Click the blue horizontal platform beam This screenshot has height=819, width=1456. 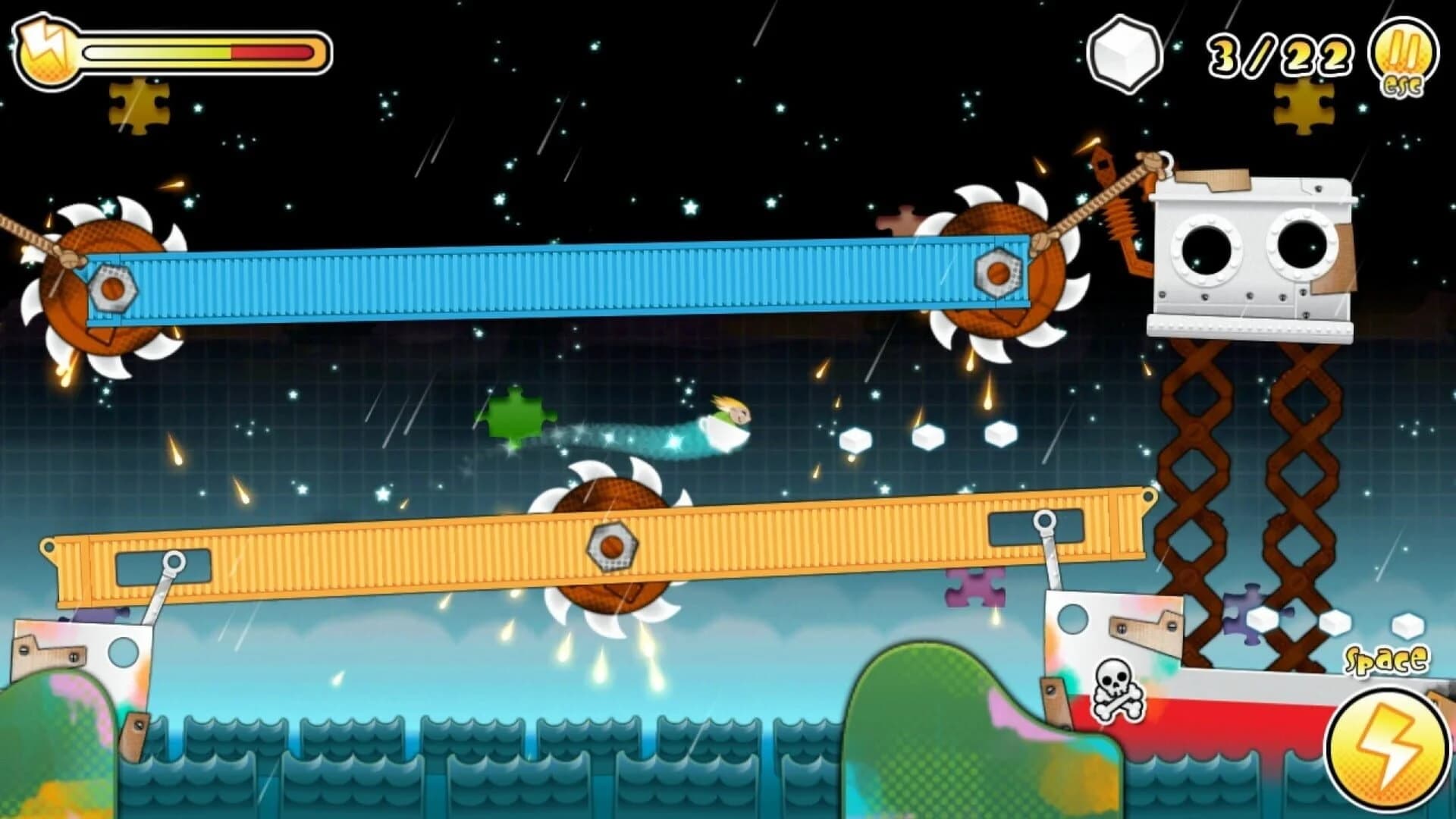pyautogui.click(x=531, y=281)
